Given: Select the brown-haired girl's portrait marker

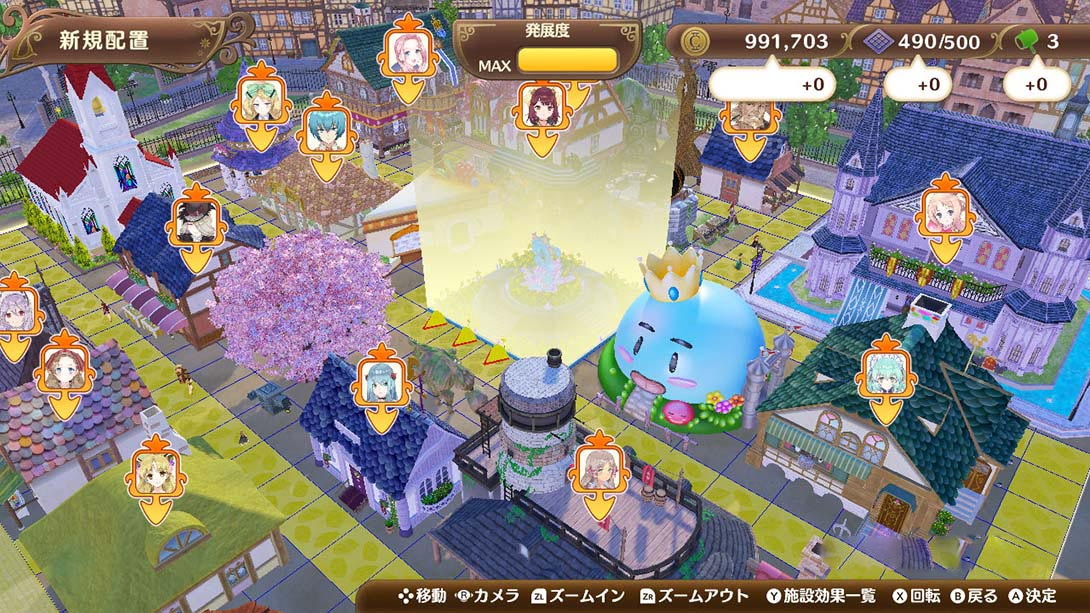Looking at the screenshot, I should pos(65,370).
